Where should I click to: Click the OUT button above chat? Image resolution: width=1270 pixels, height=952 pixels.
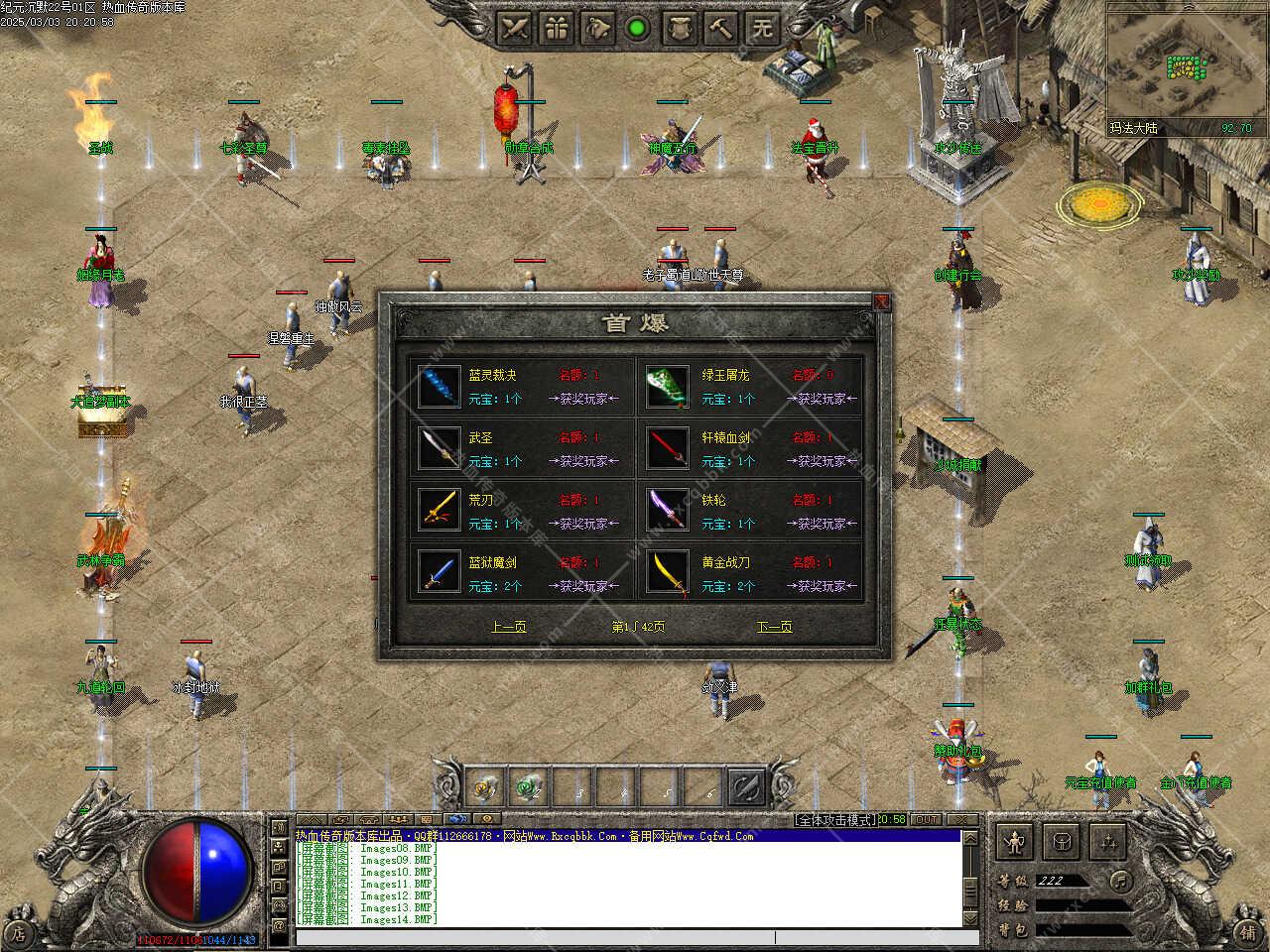point(926,820)
